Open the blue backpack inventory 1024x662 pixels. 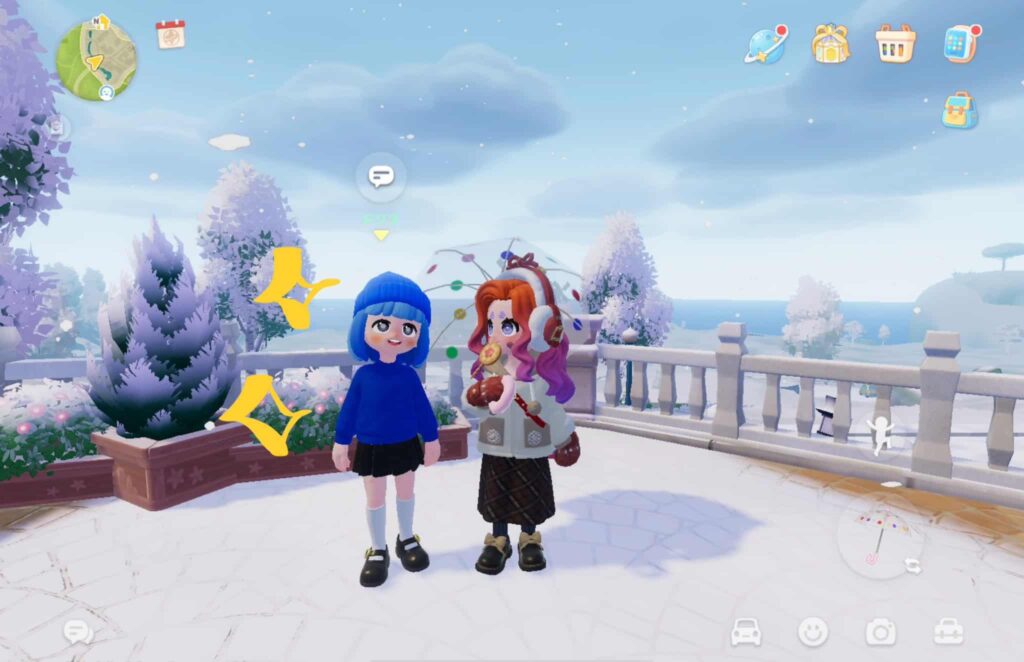tap(959, 110)
